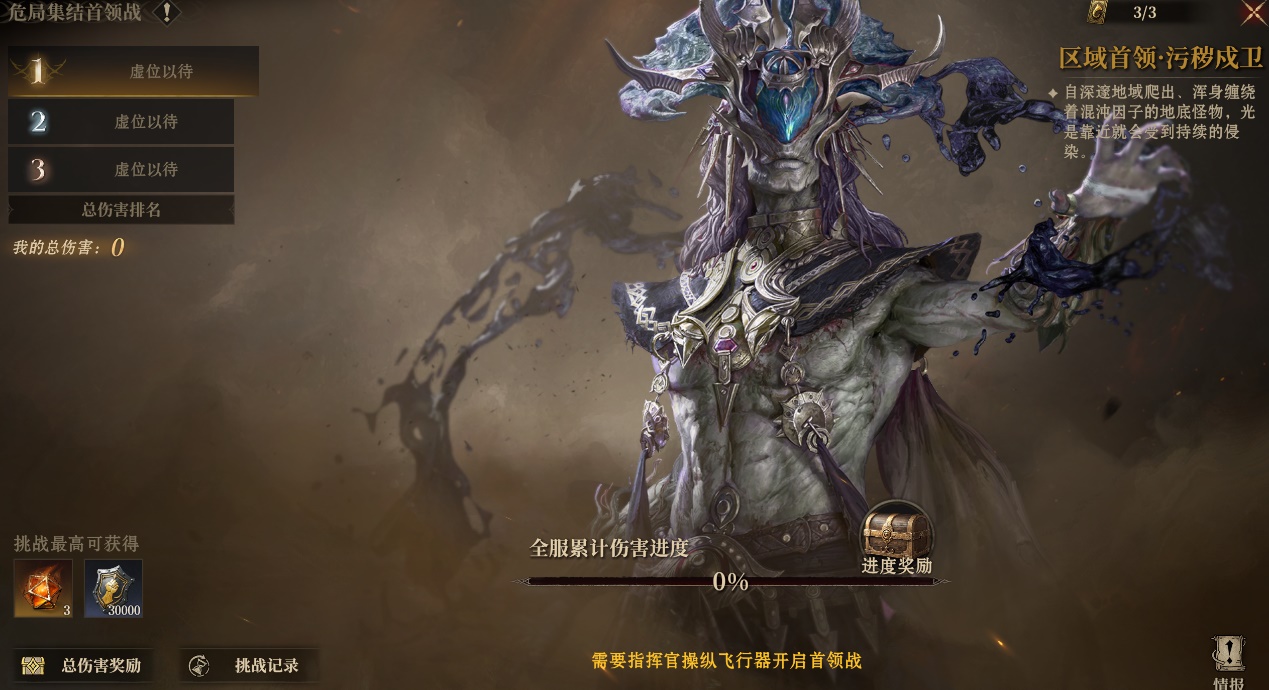1269x690 pixels.
Task: View the orange gem reward item
Action: tap(43, 588)
